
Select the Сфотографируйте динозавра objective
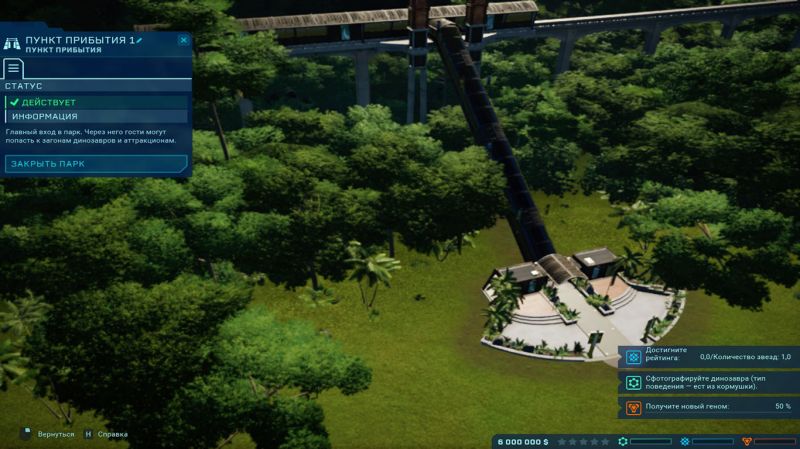pos(708,382)
